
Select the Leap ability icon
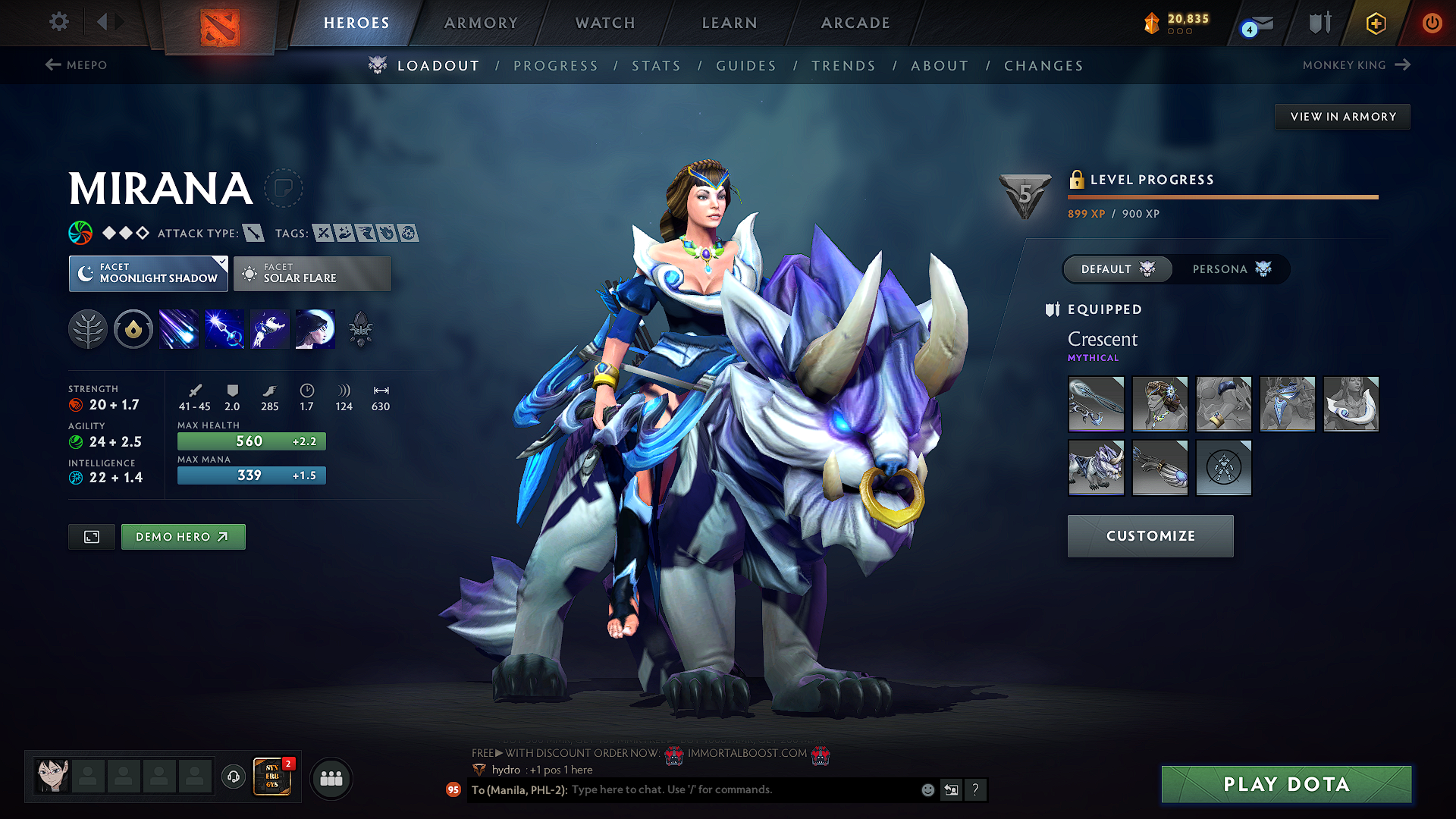[269, 329]
